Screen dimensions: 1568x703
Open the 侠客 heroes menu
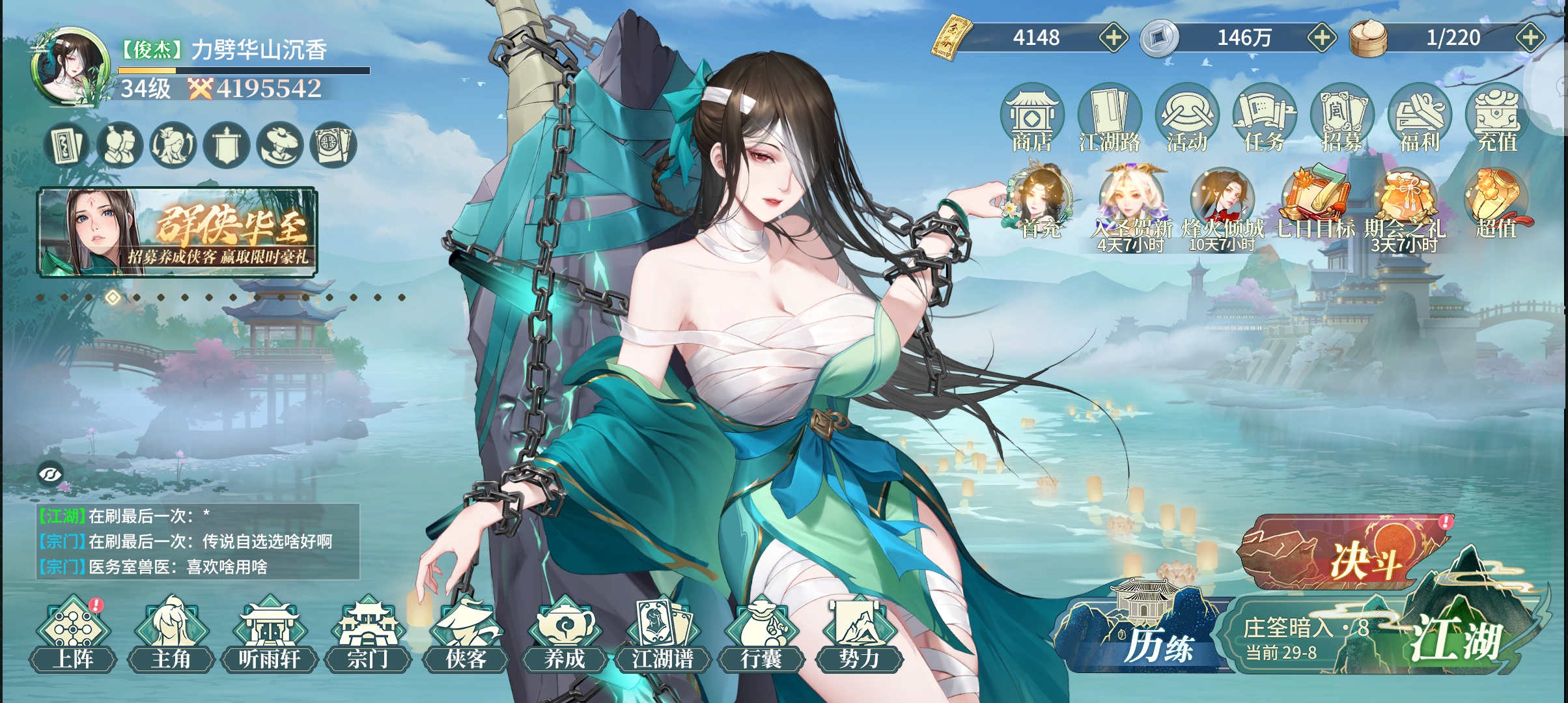pos(466,636)
